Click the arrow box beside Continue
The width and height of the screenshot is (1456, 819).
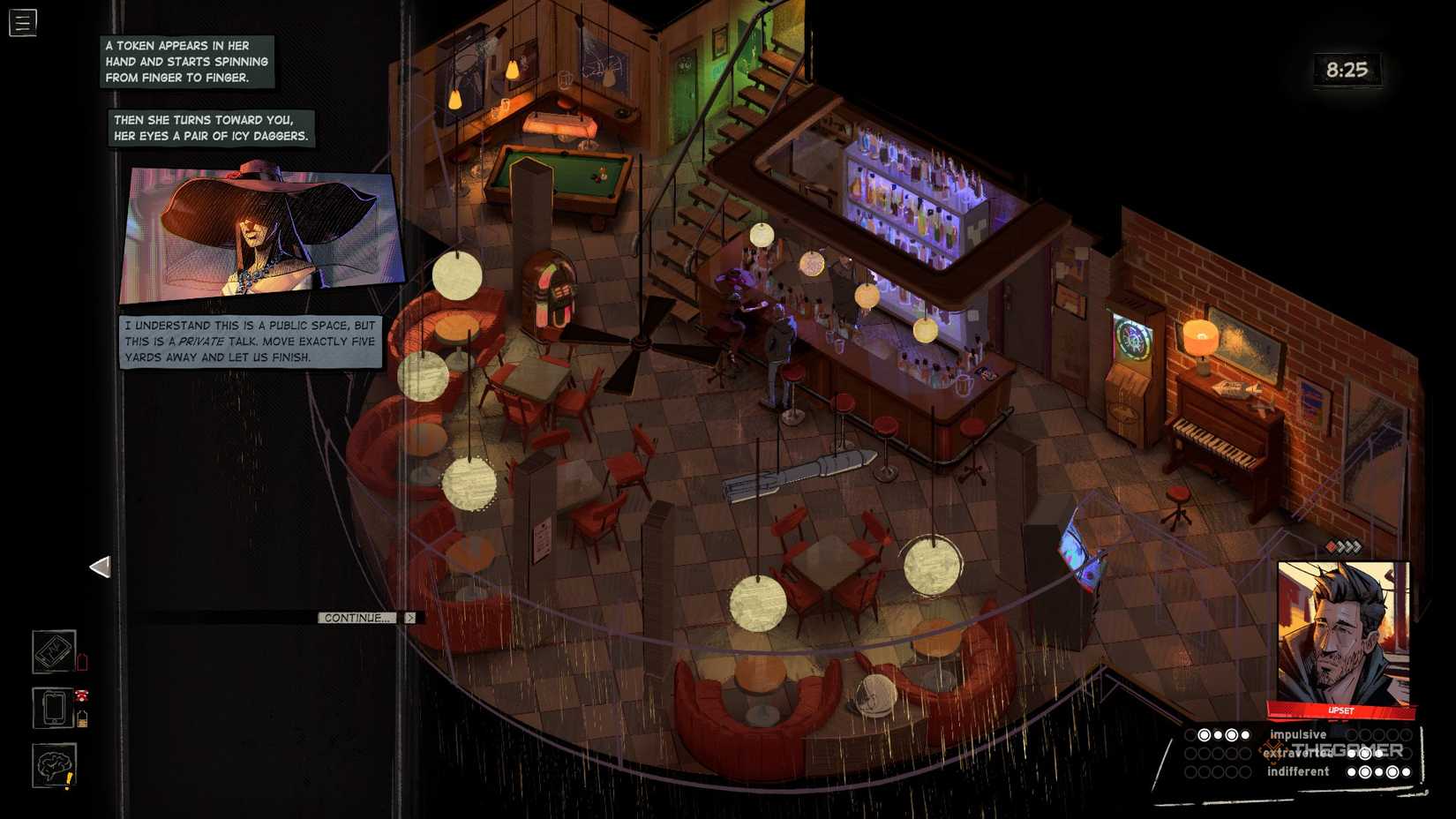point(409,618)
